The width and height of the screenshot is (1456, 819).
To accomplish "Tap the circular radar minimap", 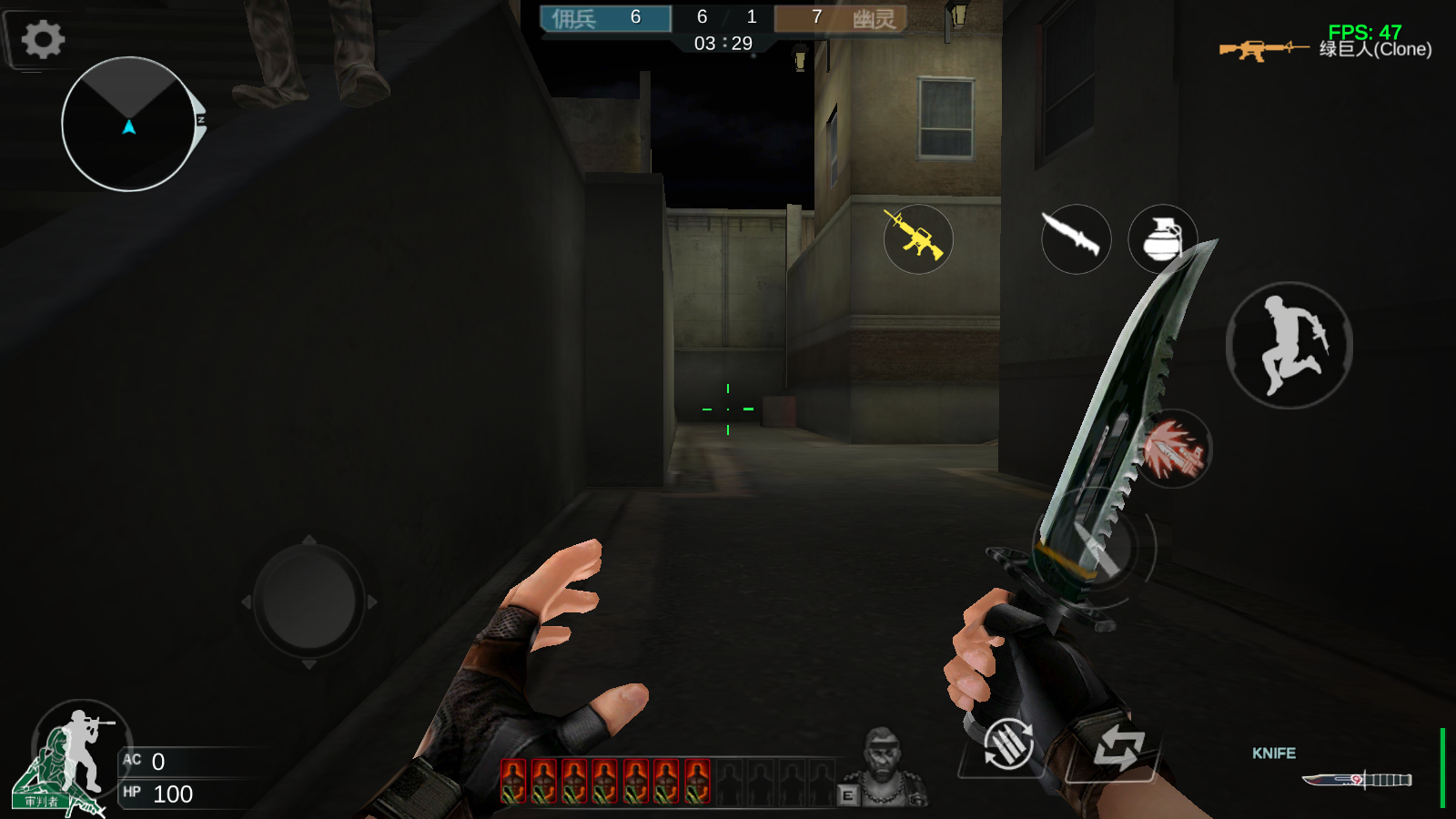I will point(128,125).
